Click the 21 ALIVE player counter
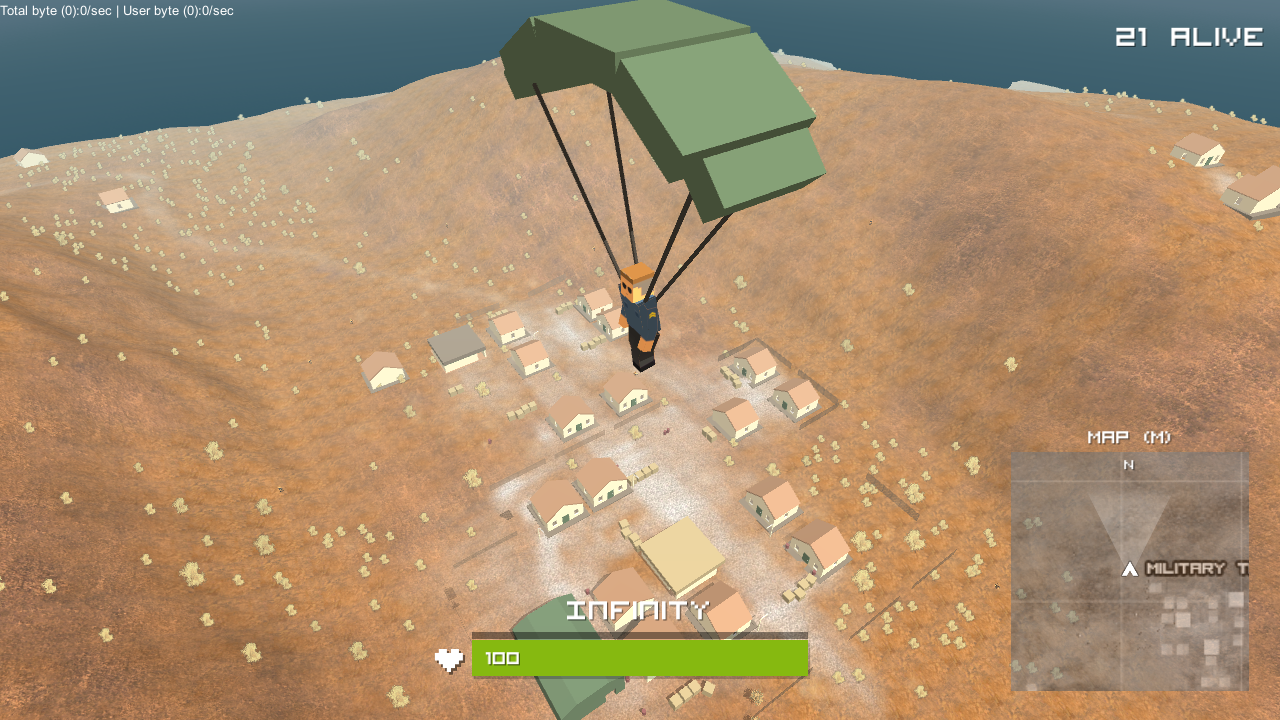 [x=1190, y=37]
